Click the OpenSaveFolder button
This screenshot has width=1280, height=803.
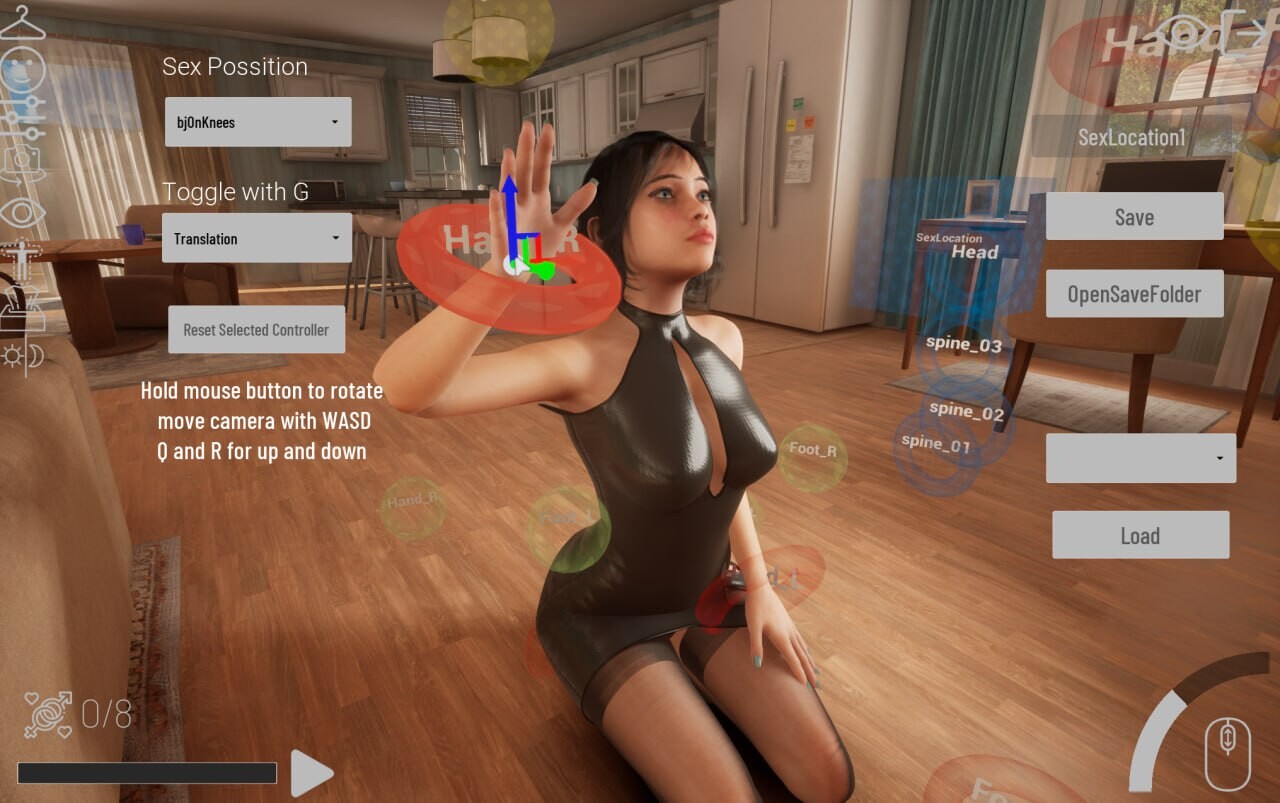(x=1134, y=294)
